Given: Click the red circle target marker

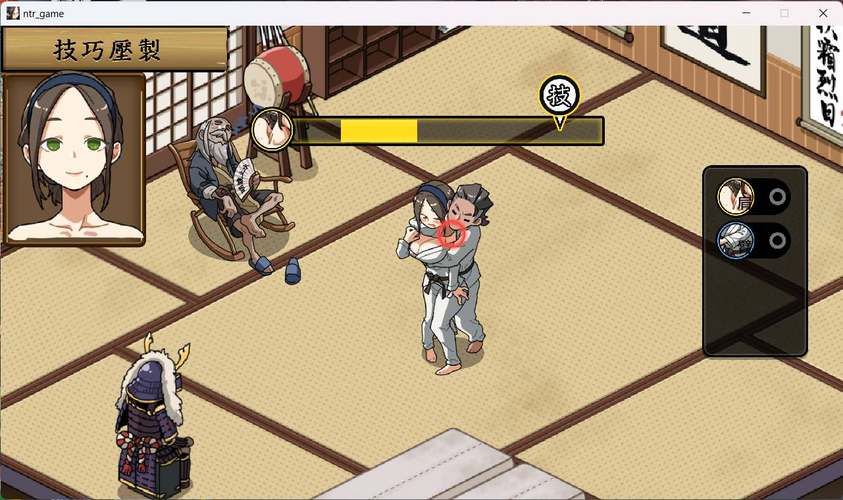Looking at the screenshot, I should pyautogui.click(x=452, y=234).
